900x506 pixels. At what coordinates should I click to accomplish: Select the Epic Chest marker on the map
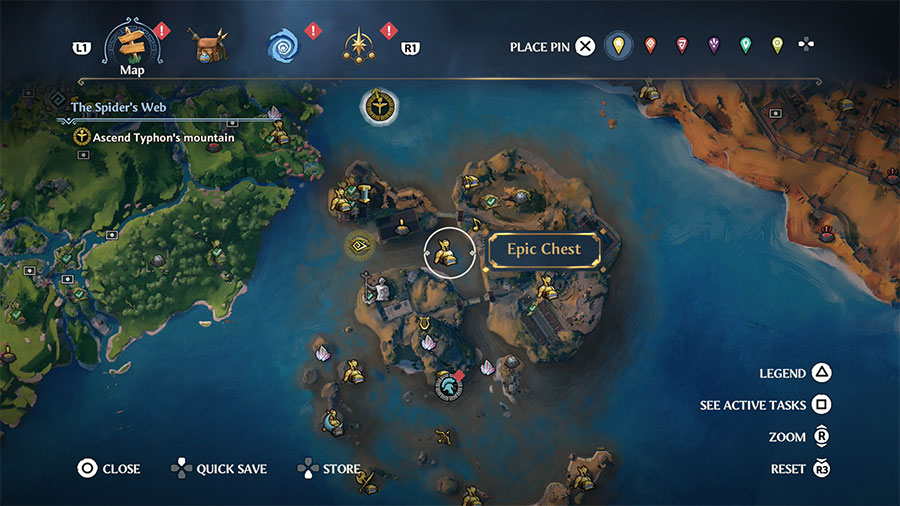[x=447, y=251]
